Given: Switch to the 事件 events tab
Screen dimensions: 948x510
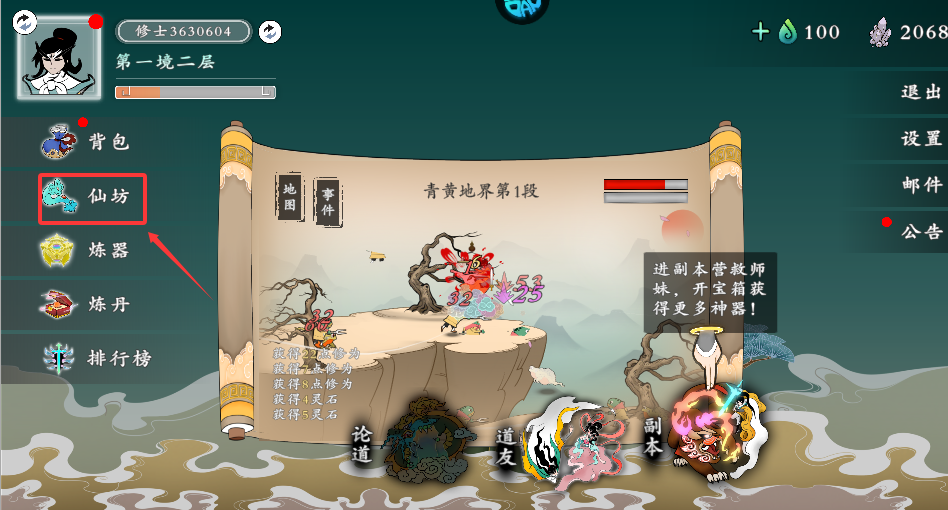Looking at the screenshot, I should click(x=326, y=203).
